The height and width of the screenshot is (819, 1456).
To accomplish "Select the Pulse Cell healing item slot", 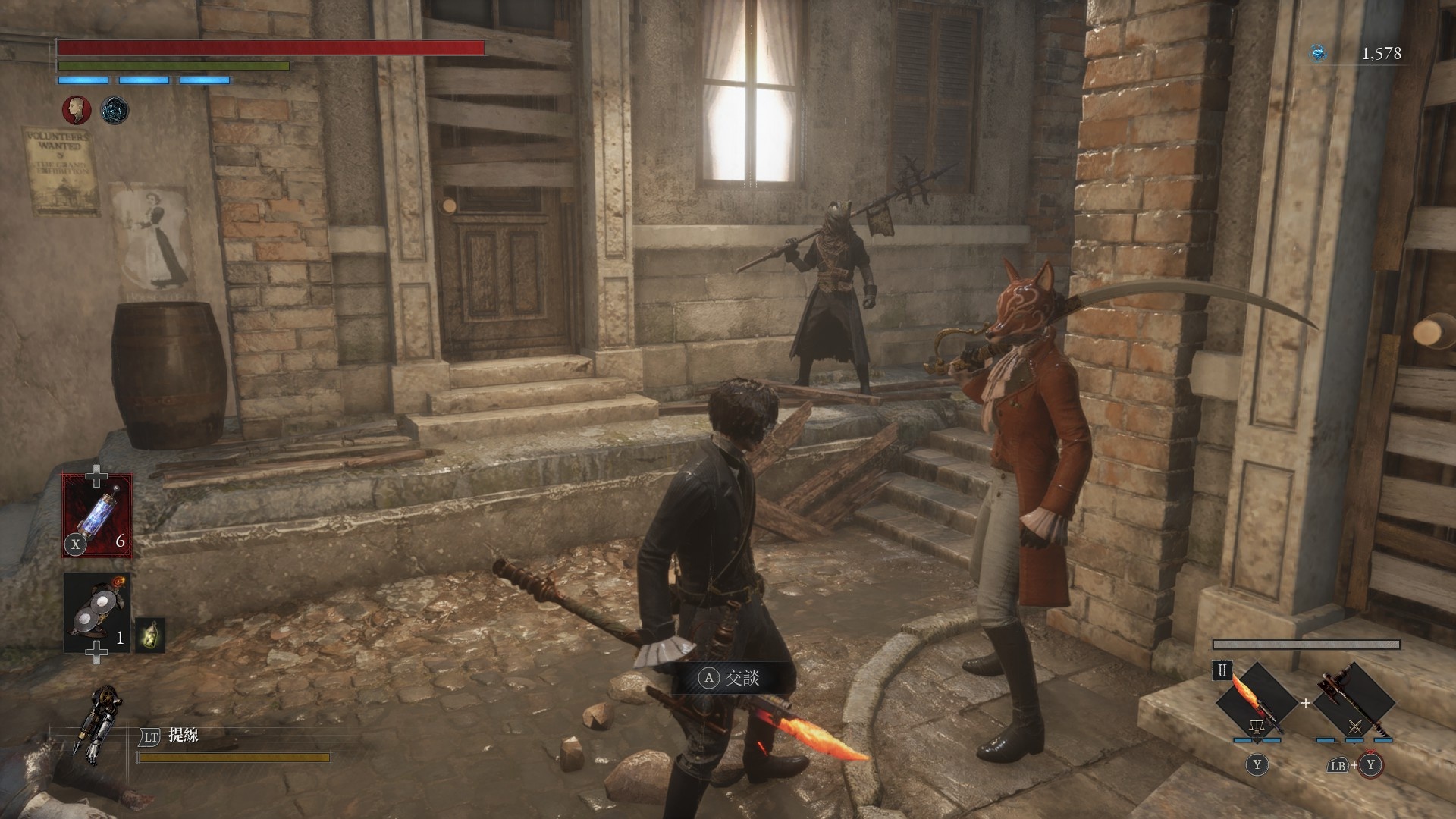I will point(97,515).
